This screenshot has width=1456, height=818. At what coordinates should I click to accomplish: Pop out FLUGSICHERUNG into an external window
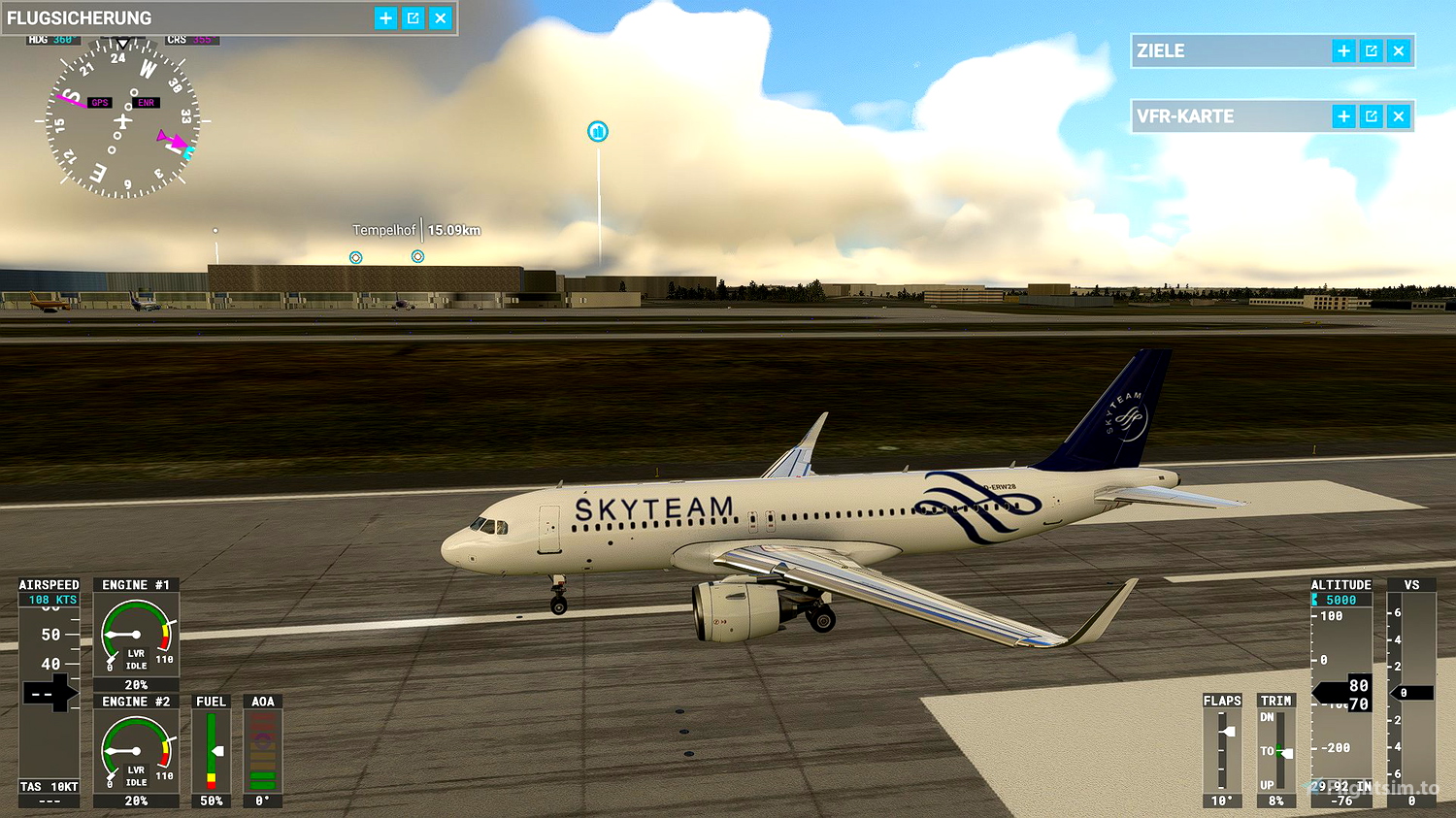412,17
